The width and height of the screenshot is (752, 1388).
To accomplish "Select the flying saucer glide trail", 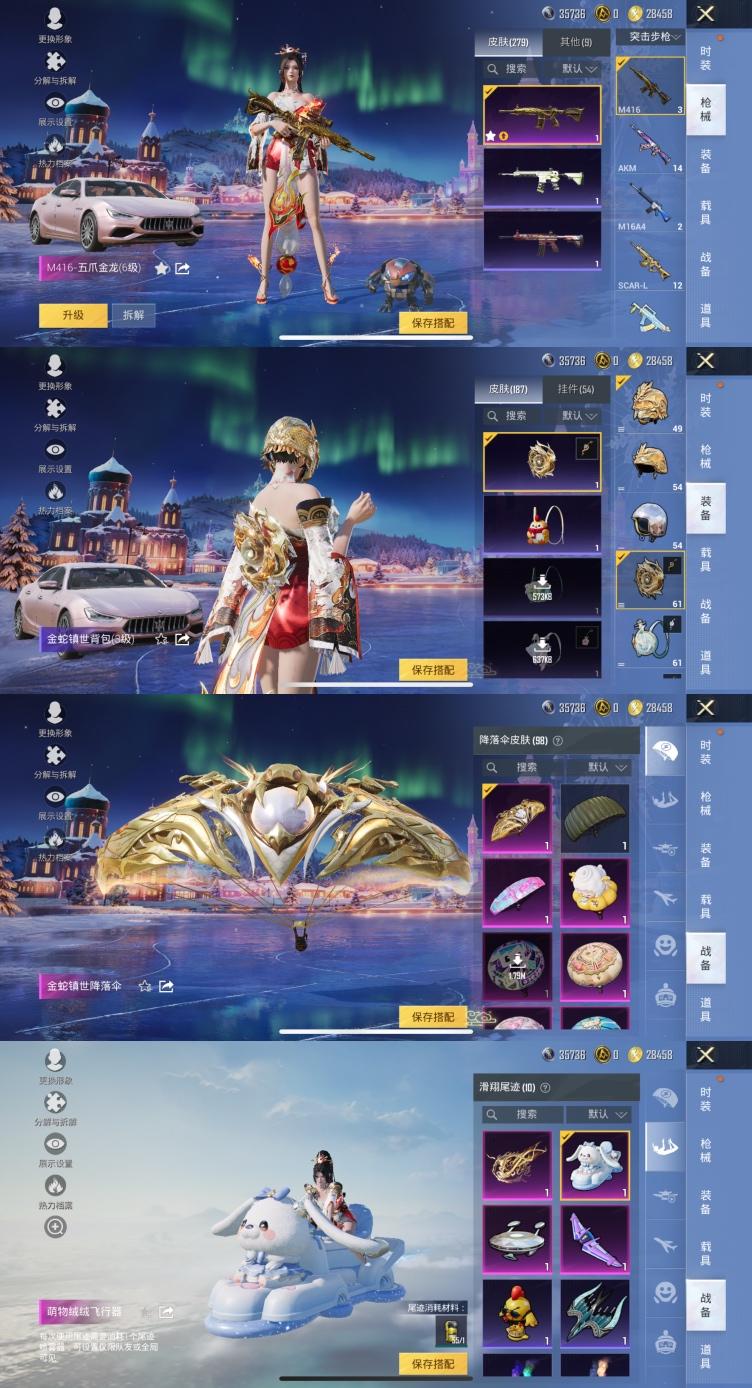I will (x=517, y=1239).
